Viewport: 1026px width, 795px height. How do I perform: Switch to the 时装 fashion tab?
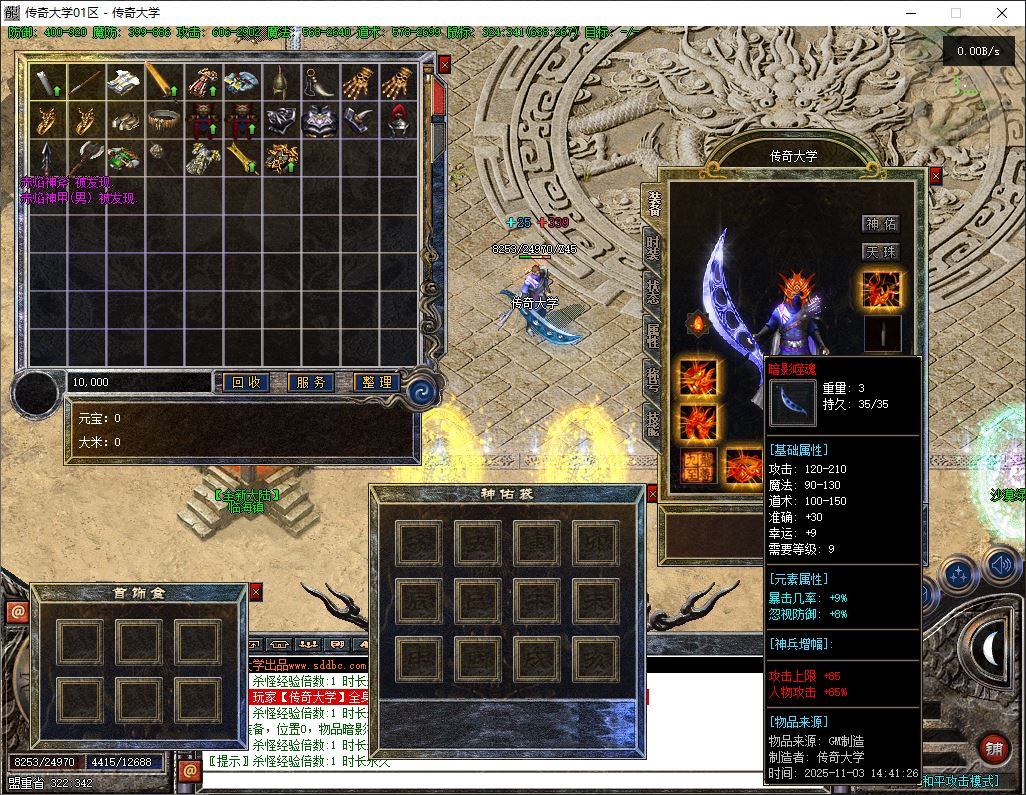653,248
